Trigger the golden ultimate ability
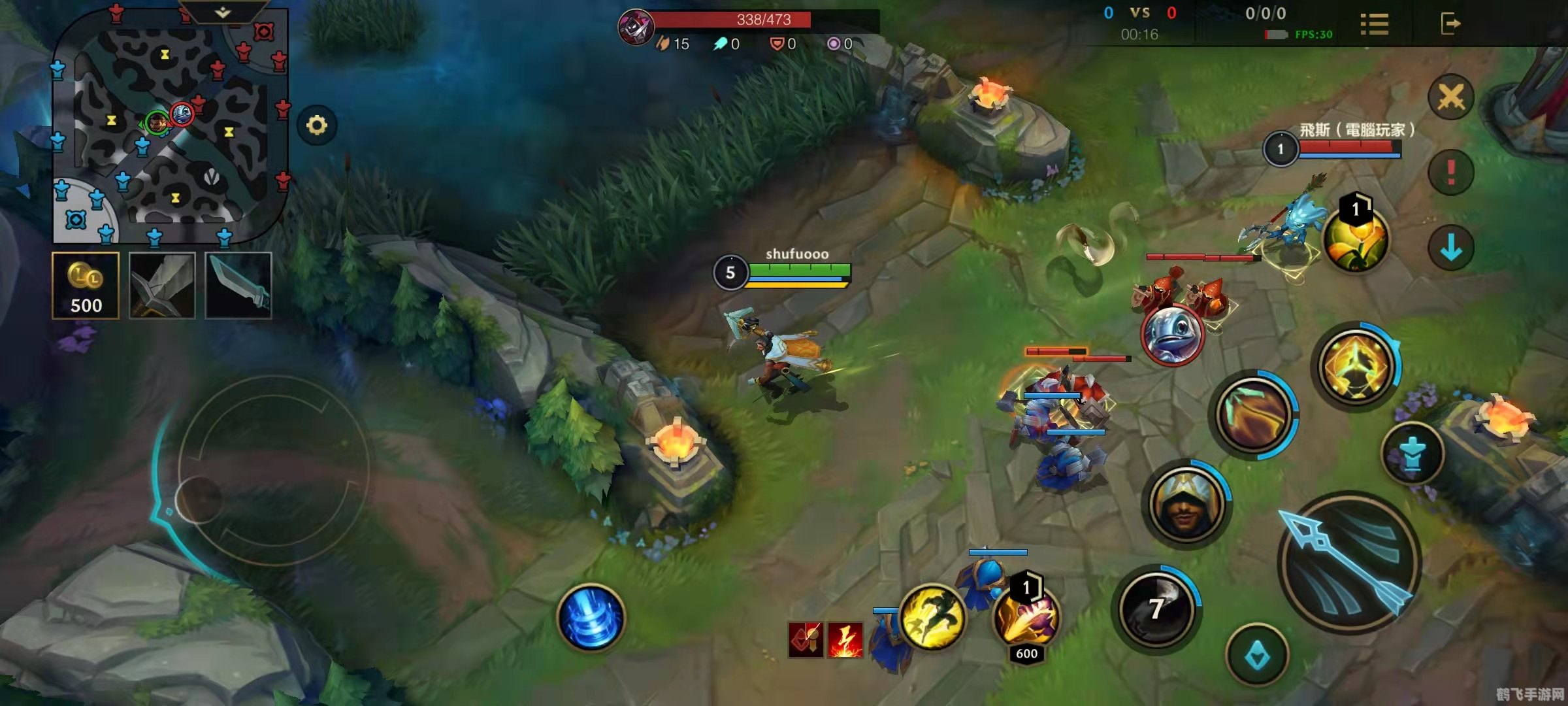Screen dimensions: 1568x706 click(x=1355, y=365)
